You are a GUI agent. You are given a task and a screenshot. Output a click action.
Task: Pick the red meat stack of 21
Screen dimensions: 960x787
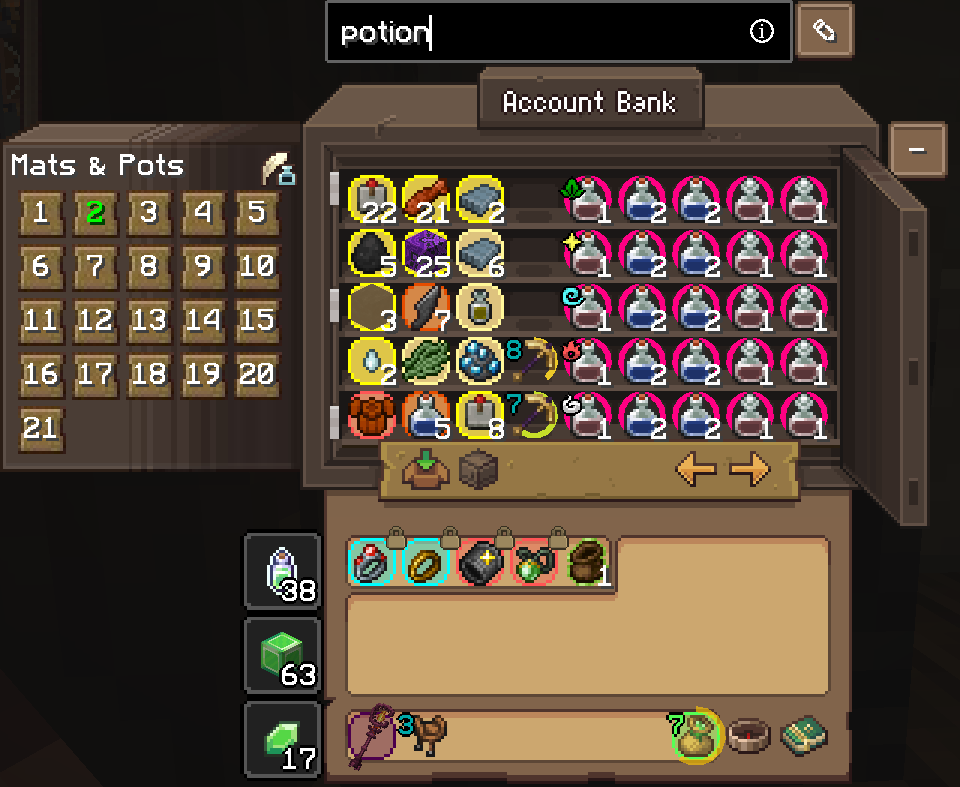(x=425, y=197)
